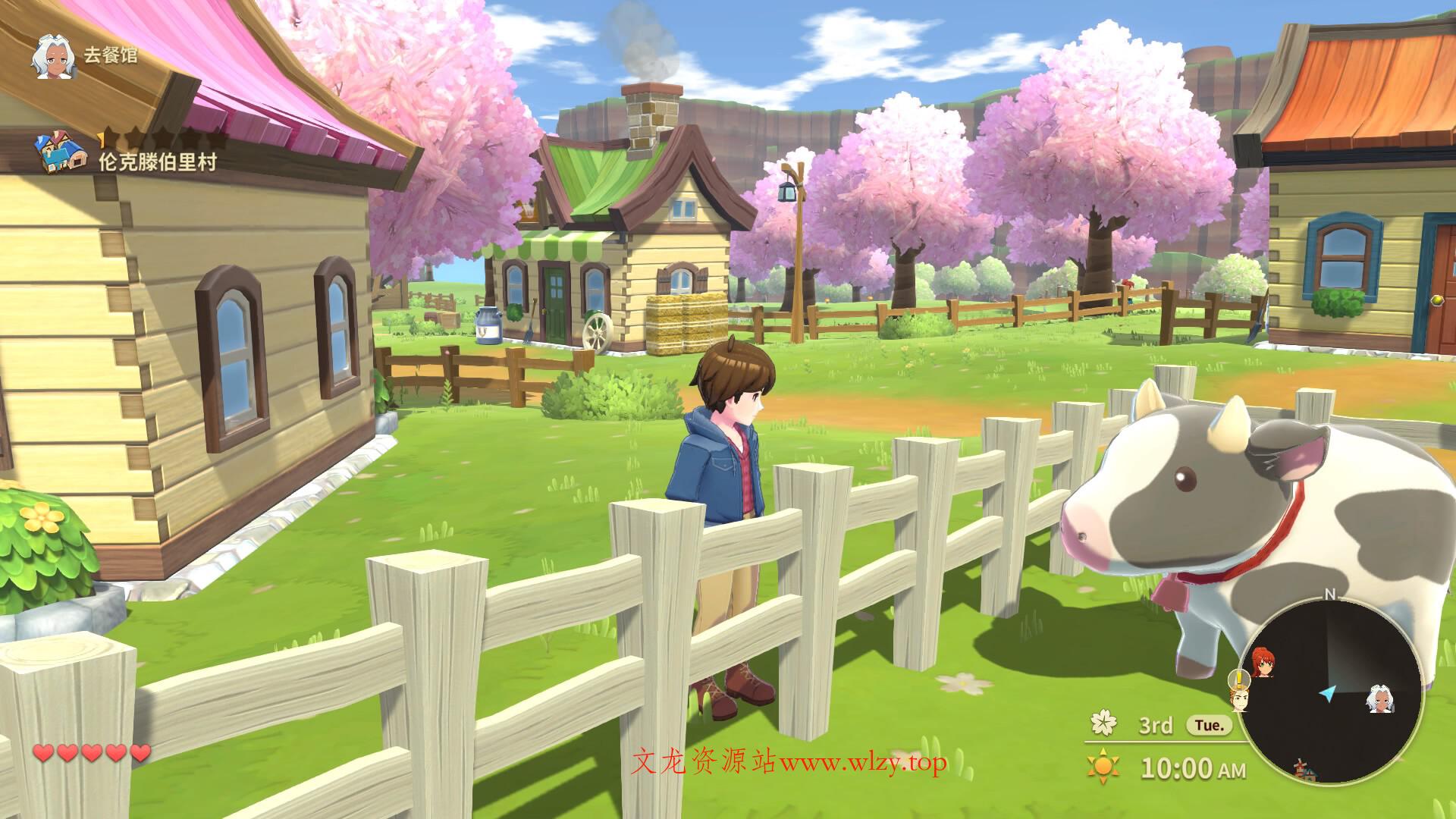
Task: Click the N compass label above the minimap
Action: point(1330,595)
